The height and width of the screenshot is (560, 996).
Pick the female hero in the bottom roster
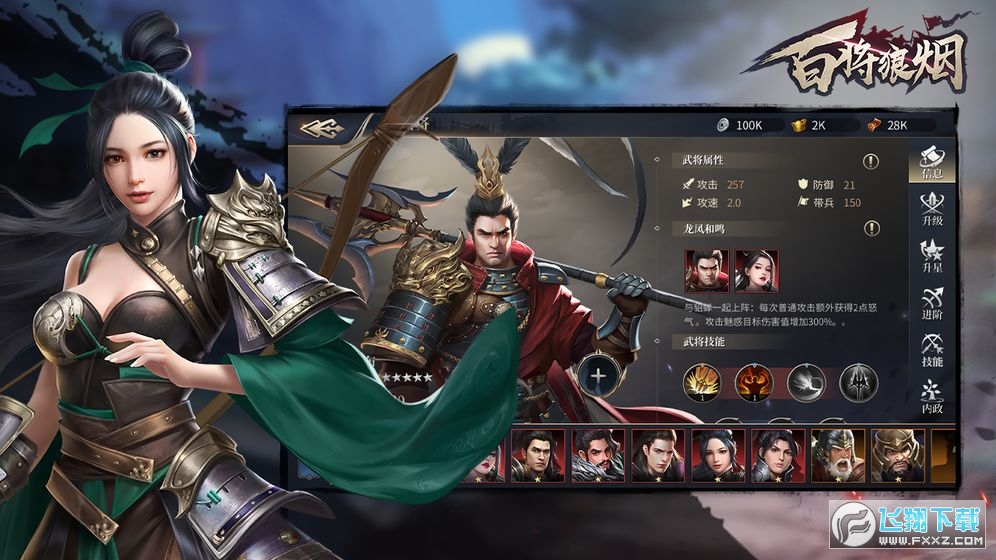(717, 456)
